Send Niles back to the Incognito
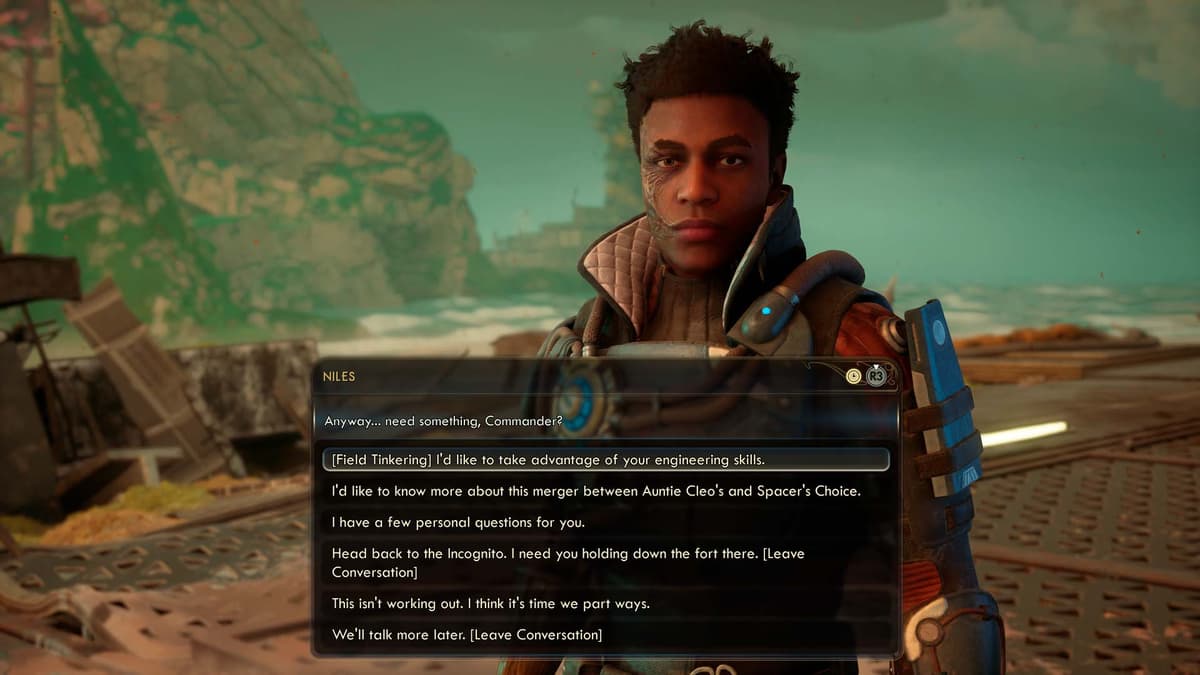Screen dimensions: 1200x675 coord(568,563)
